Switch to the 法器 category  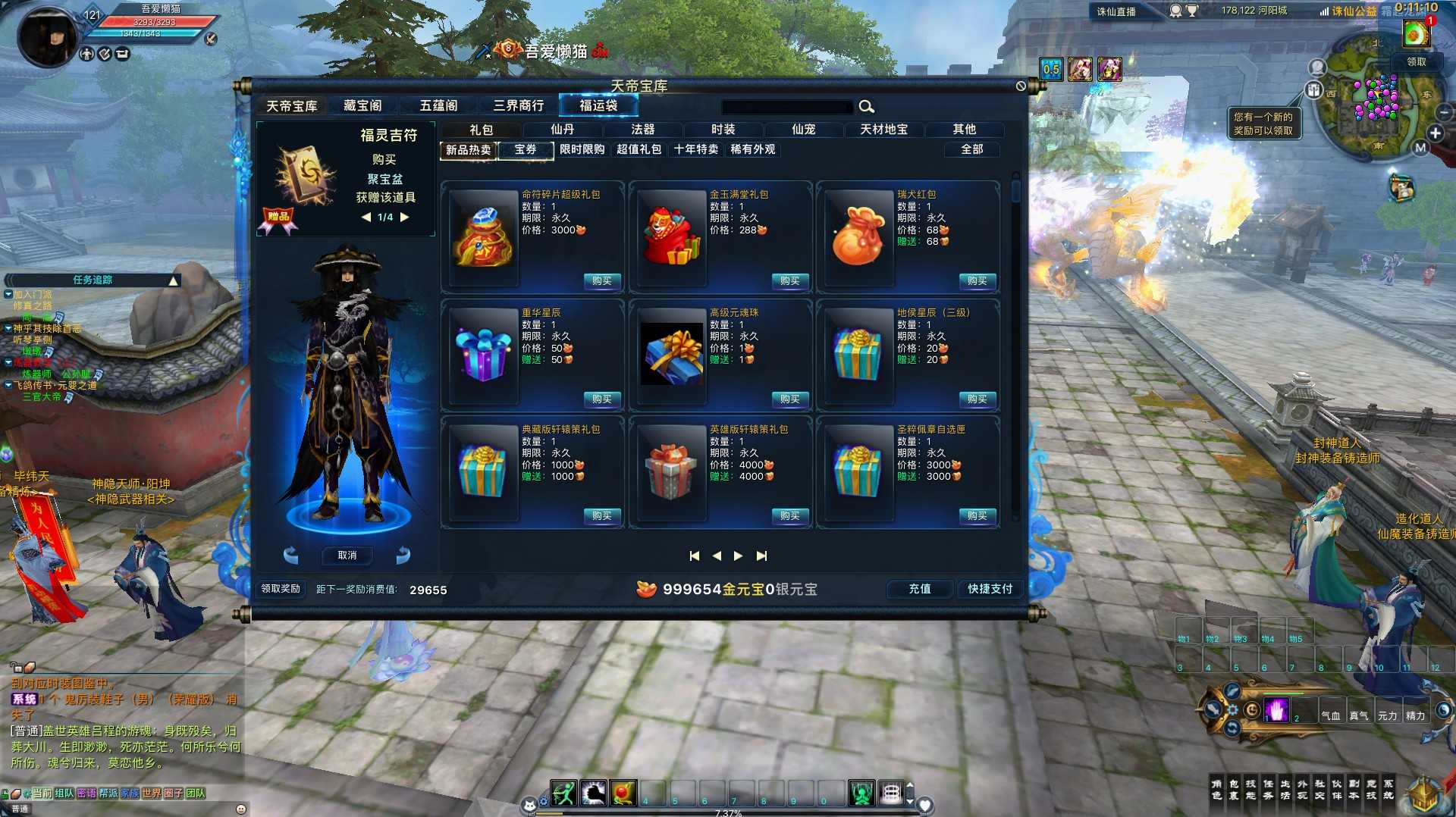[642, 130]
